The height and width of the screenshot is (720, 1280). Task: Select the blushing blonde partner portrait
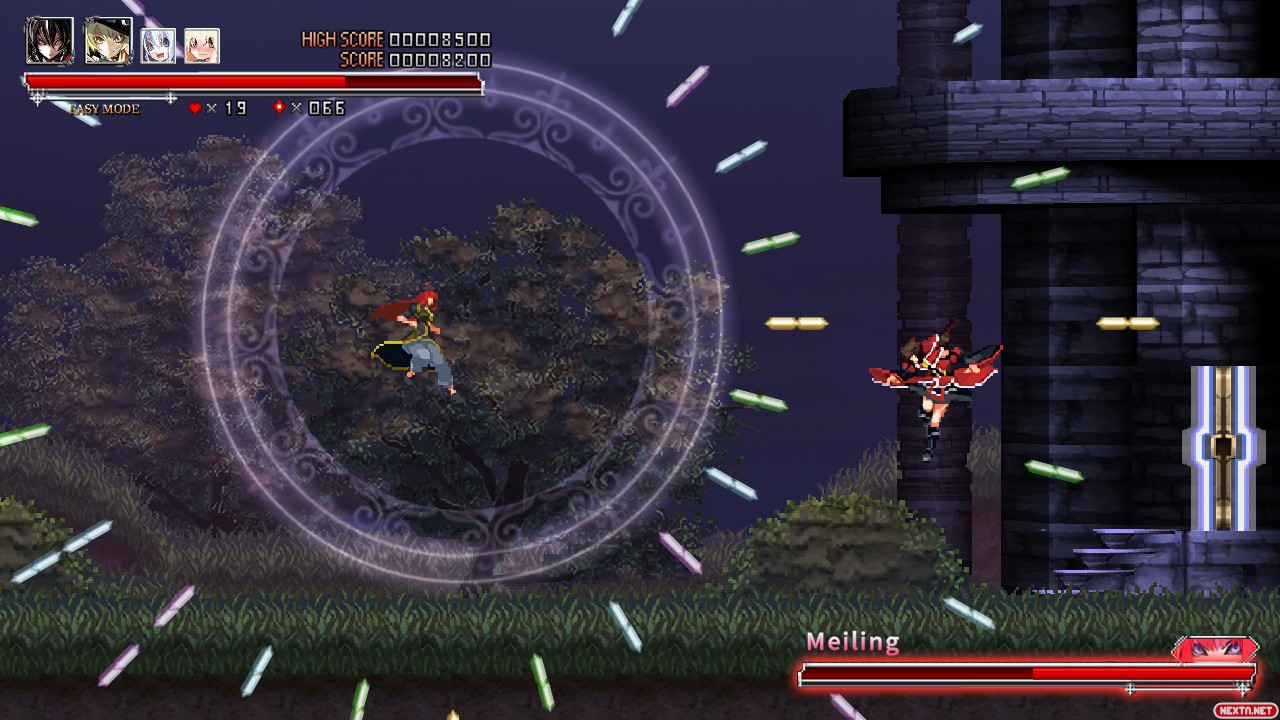click(202, 46)
